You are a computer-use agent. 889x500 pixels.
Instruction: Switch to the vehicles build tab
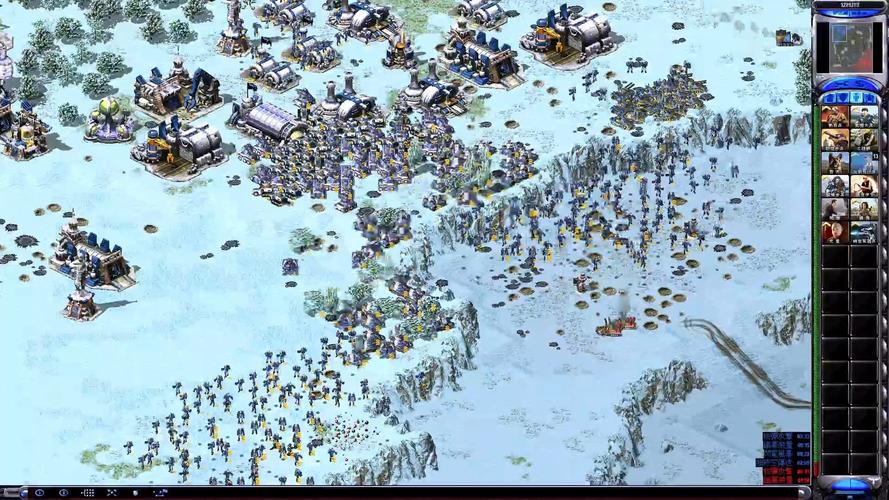tap(872, 97)
